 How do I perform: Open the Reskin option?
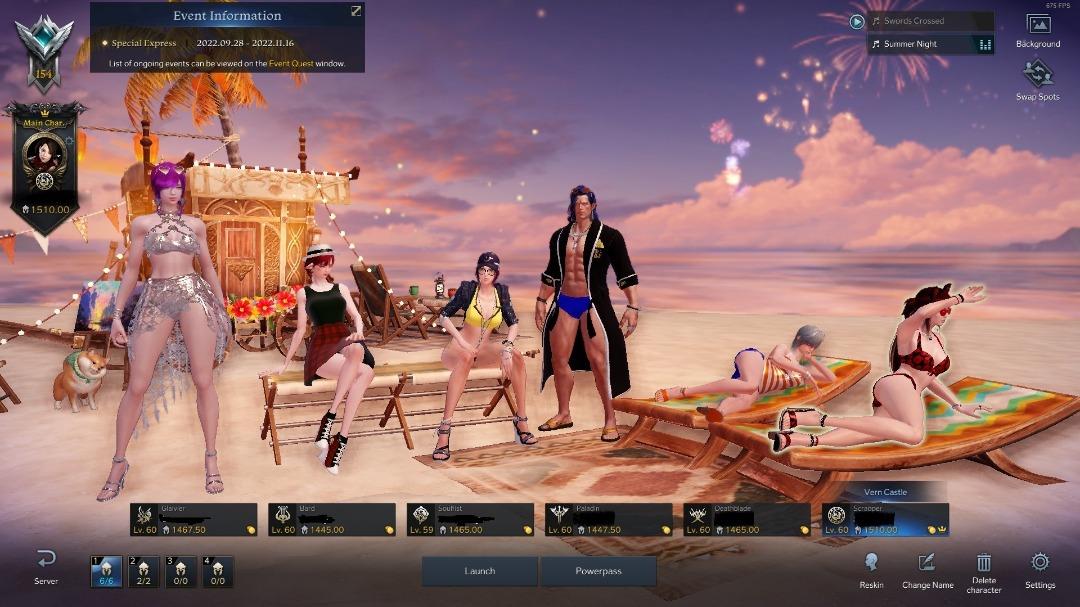(x=871, y=570)
